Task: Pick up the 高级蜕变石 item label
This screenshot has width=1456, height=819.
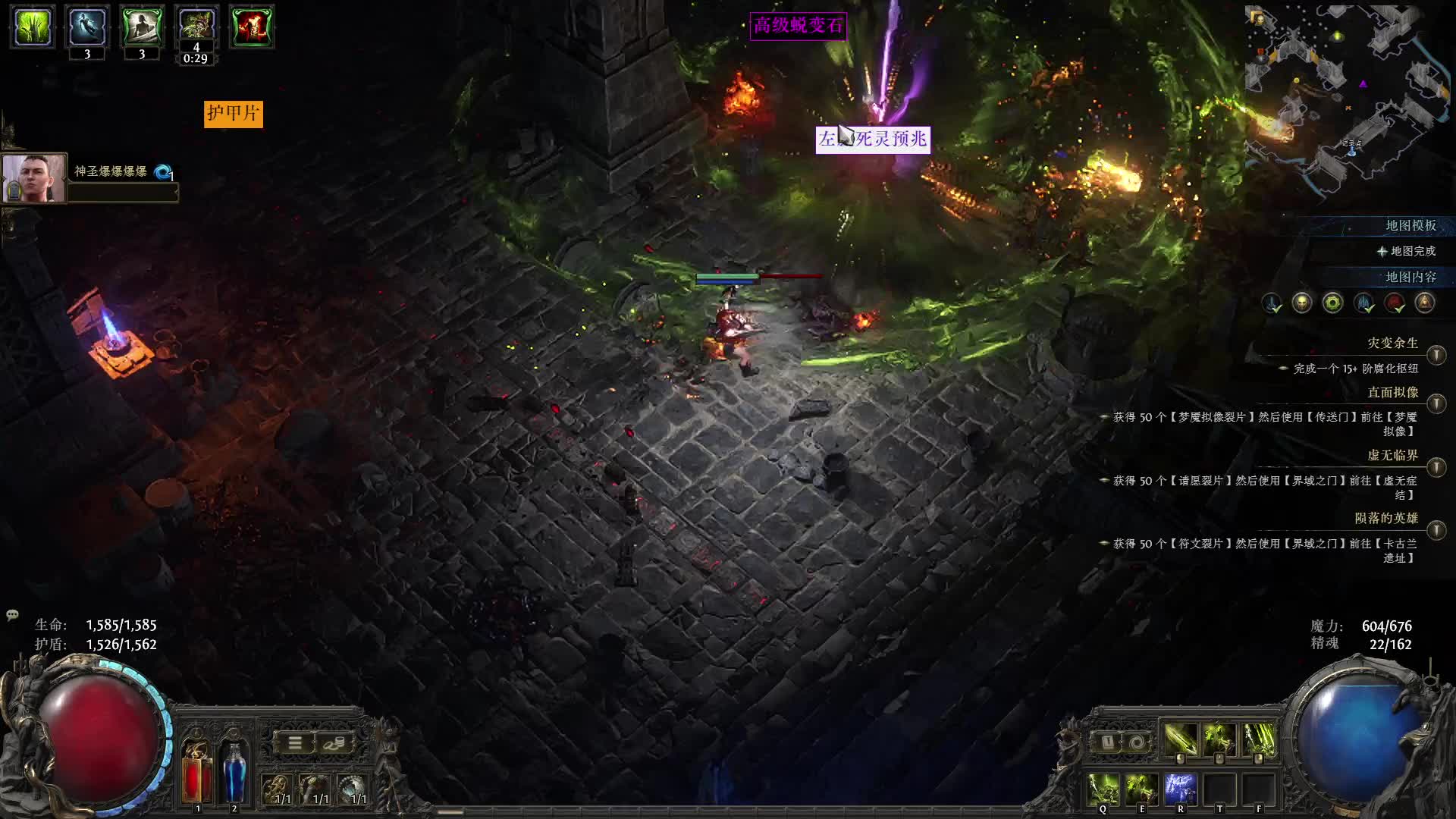Action: [798, 26]
